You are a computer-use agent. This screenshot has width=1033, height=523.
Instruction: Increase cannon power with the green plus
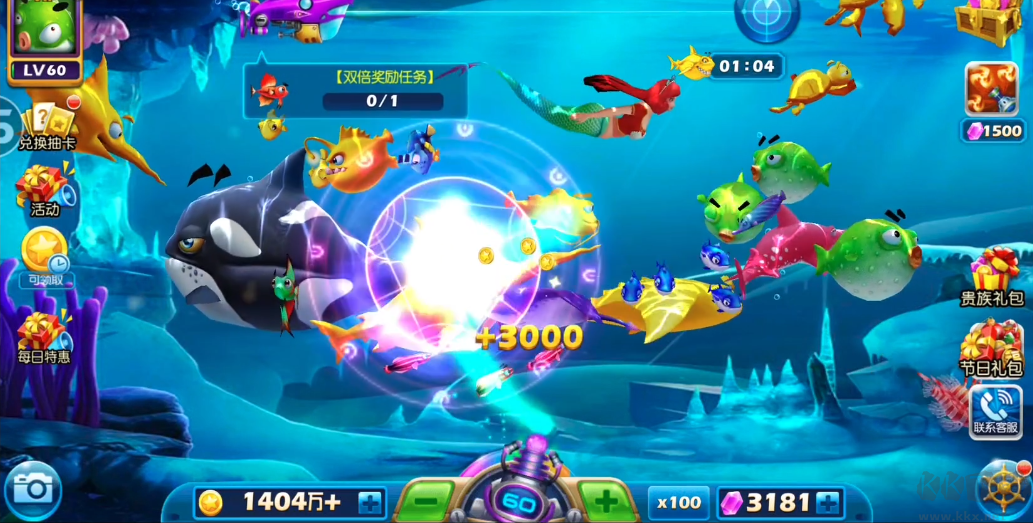pyautogui.click(x=605, y=499)
